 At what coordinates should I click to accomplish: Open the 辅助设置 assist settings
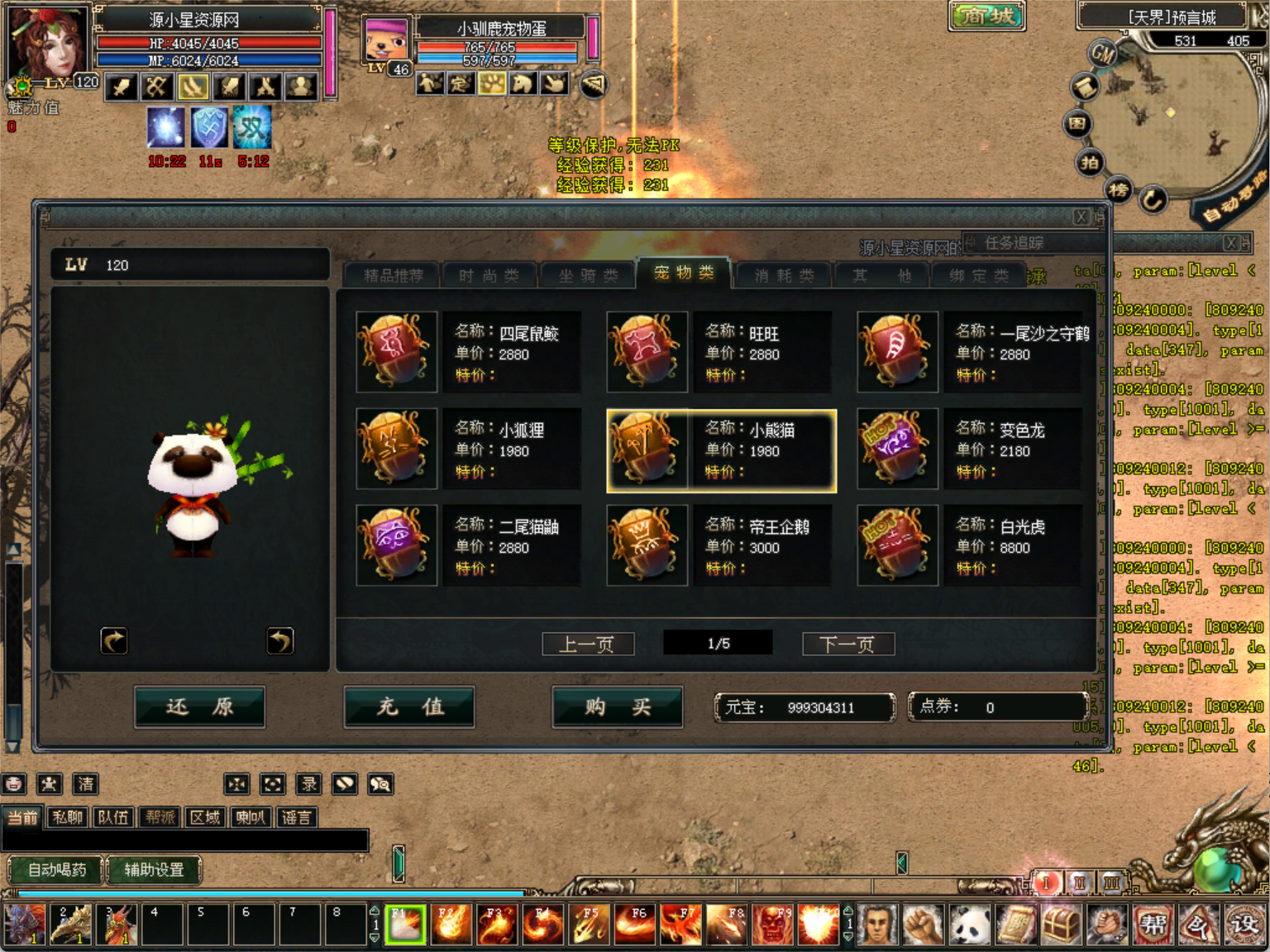coord(154,869)
